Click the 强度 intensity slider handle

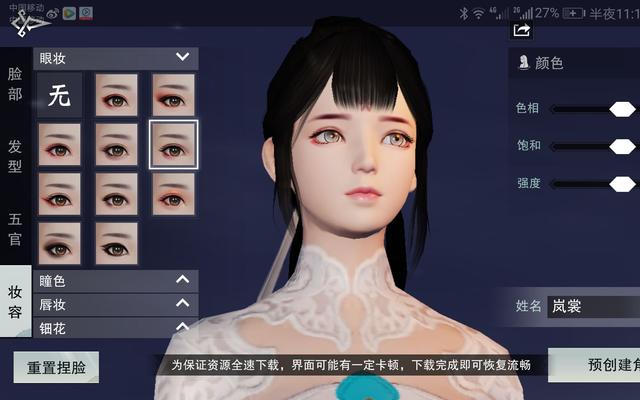(622, 183)
